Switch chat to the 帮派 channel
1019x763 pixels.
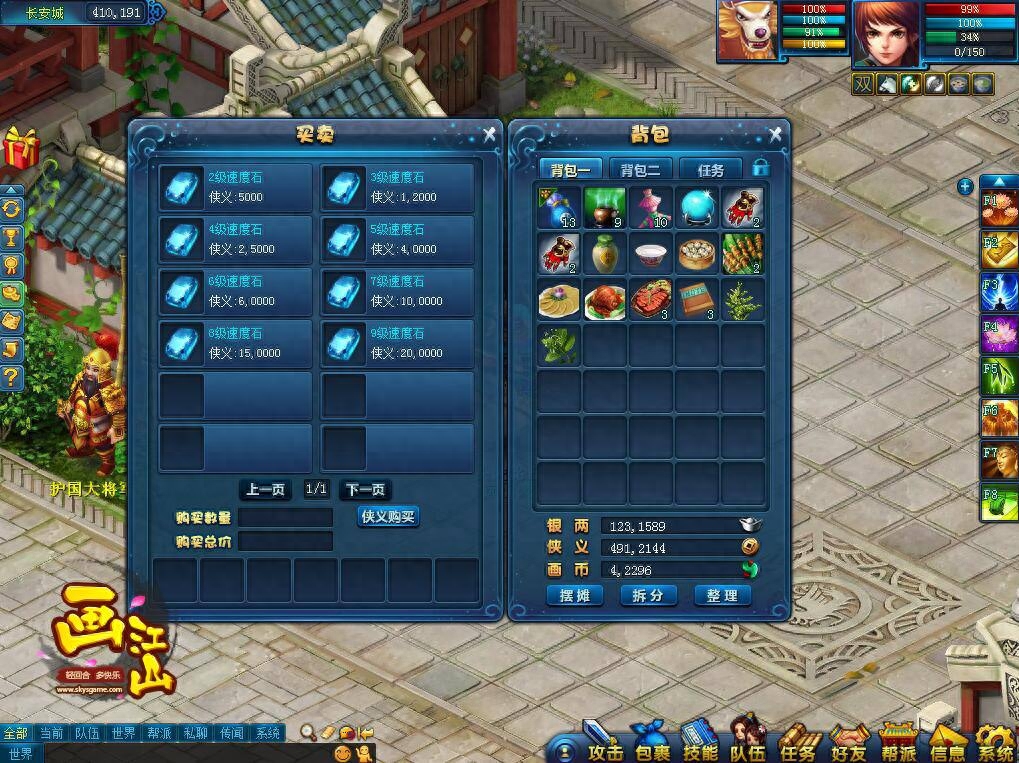(x=159, y=733)
